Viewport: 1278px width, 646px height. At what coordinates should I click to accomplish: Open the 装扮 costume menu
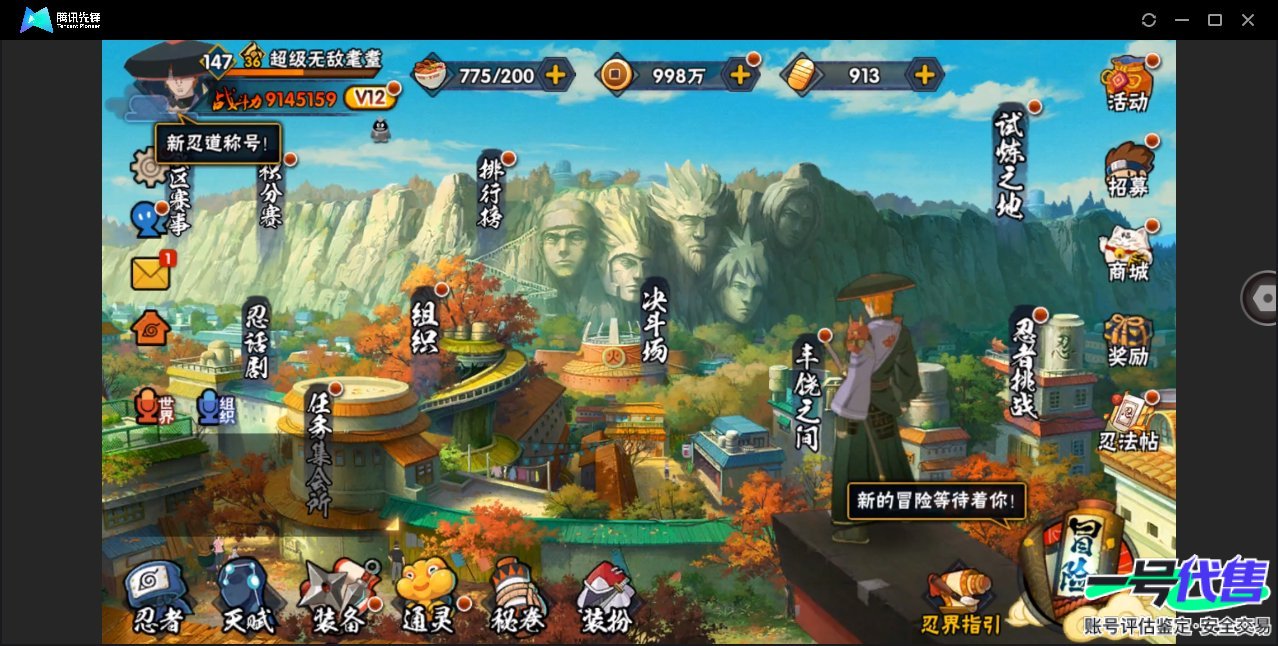[x=606, y=600]
